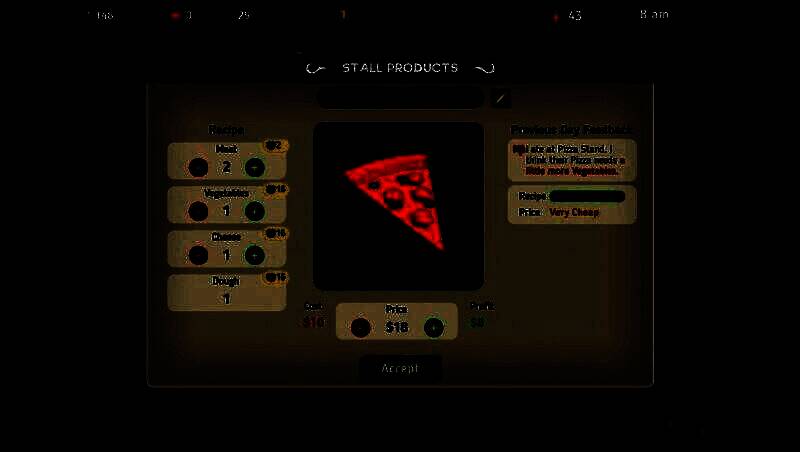
Task: Select the product name field
Action: [x=400, y=98]
